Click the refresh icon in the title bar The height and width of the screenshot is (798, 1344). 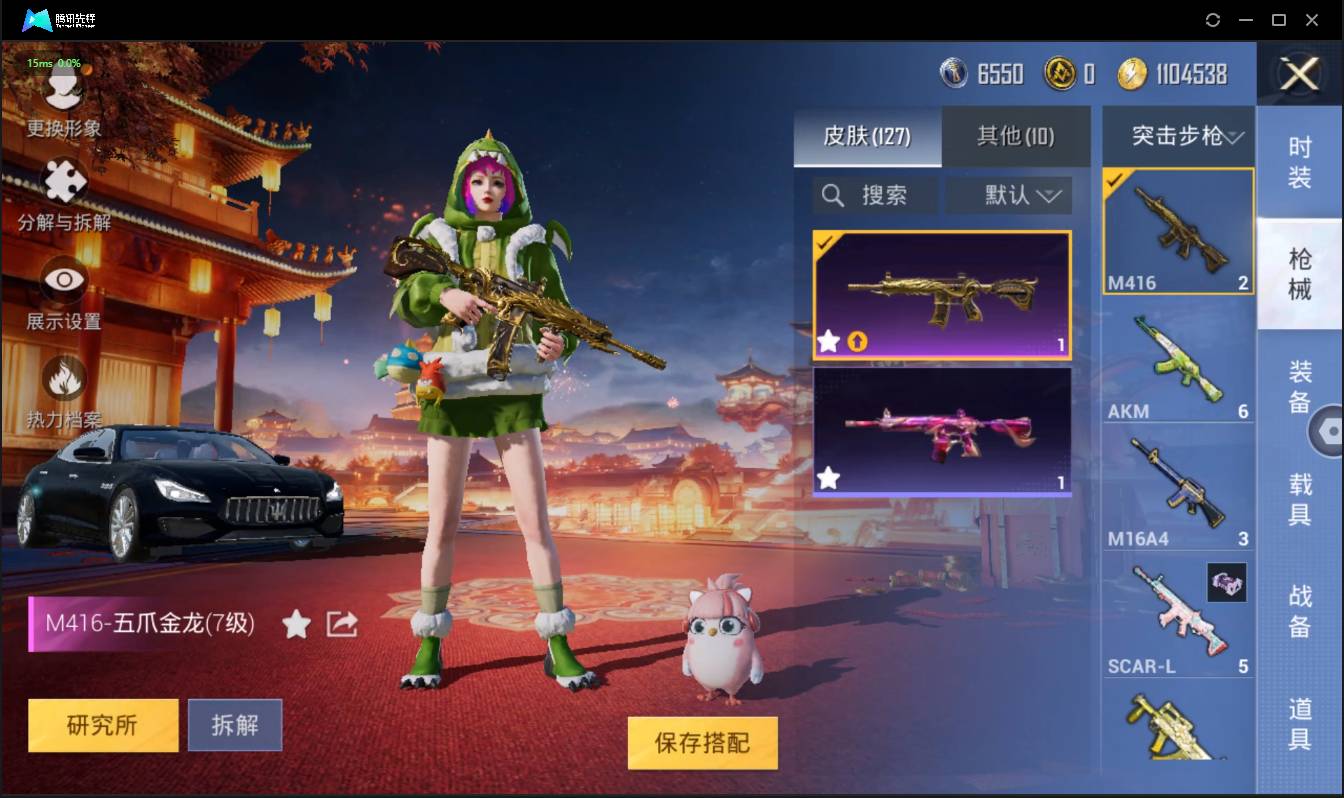(x=1213, y=20)
